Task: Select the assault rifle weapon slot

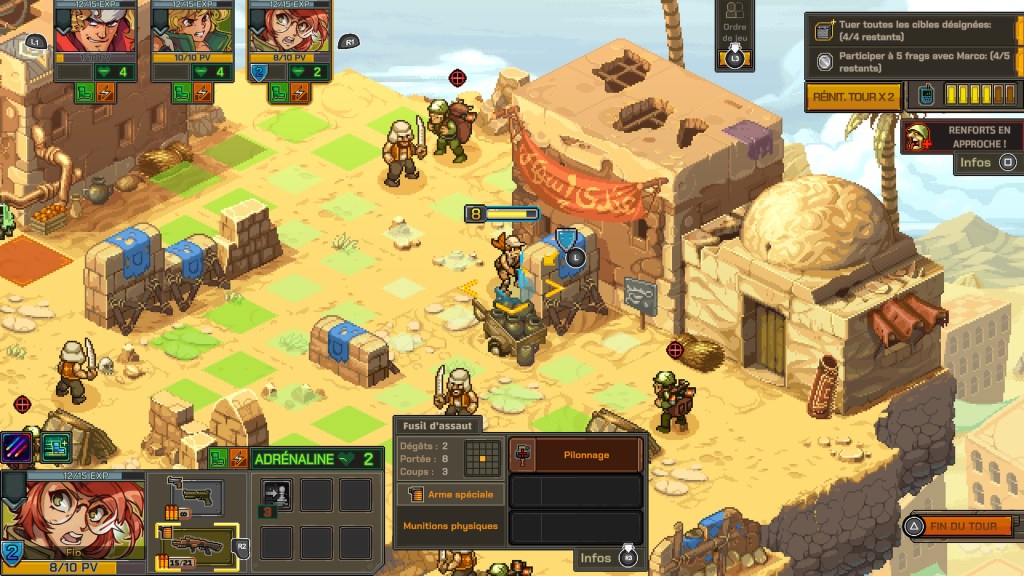Action: click(x=197, y=545)
